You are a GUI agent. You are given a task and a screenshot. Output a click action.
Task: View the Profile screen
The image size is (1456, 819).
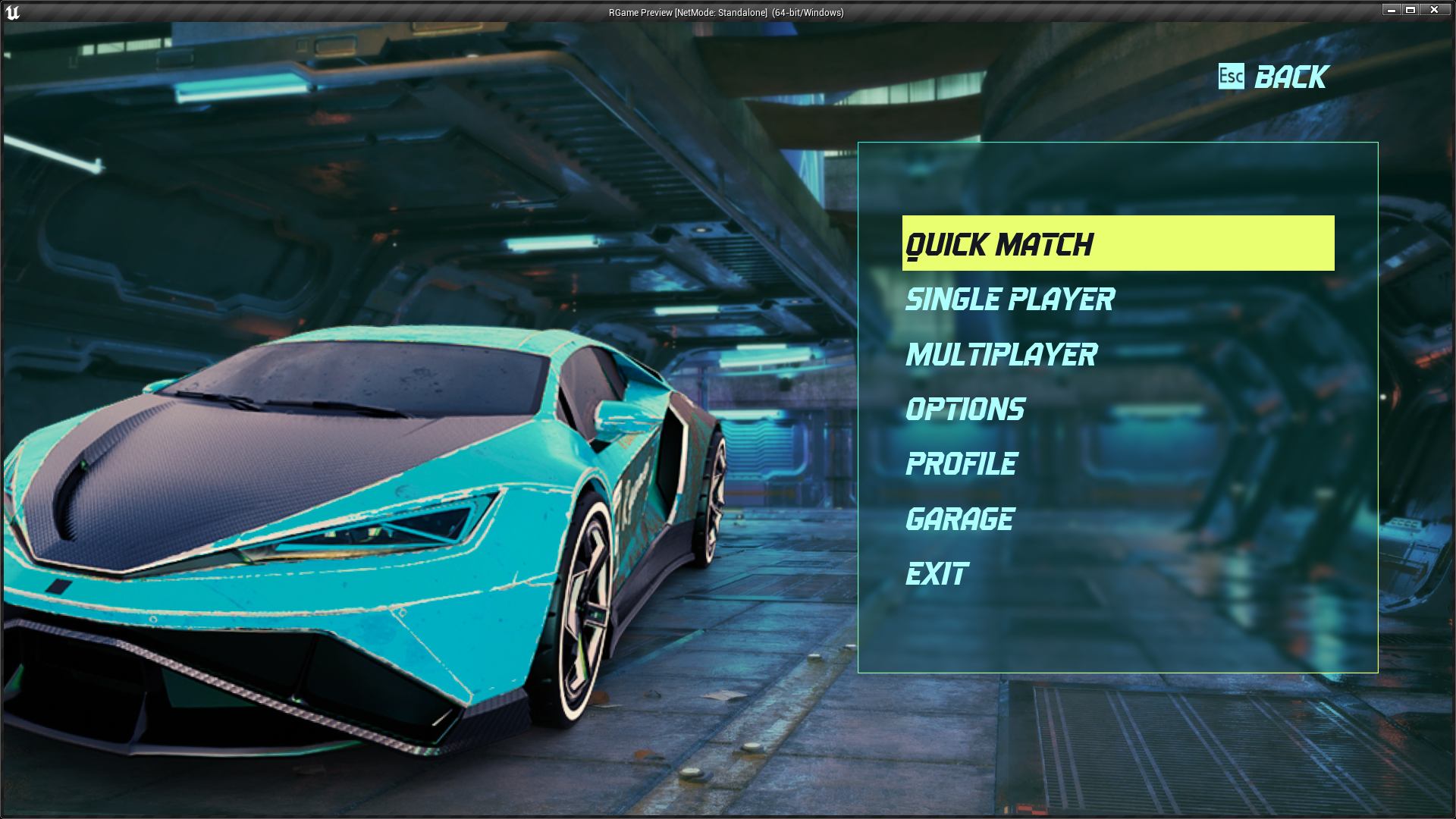pos(962,464)
